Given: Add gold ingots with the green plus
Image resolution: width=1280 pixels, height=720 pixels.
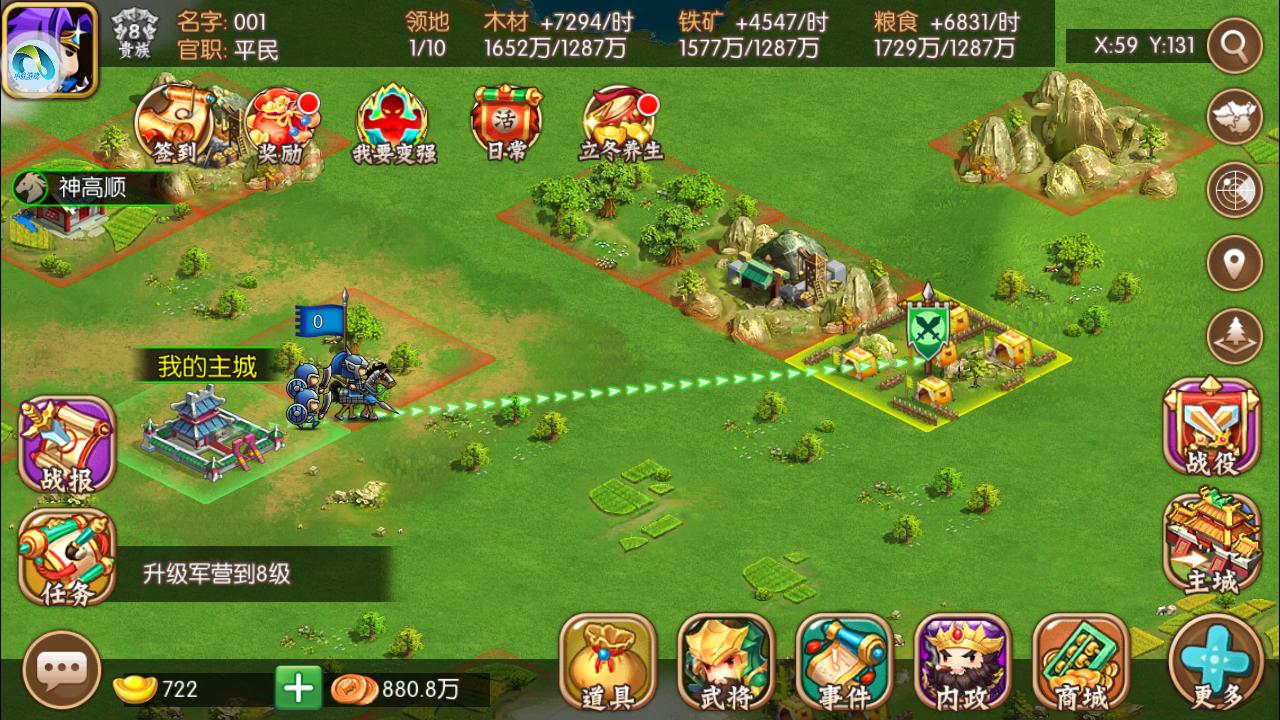Looking at the screenshot, I should [298, 688].
